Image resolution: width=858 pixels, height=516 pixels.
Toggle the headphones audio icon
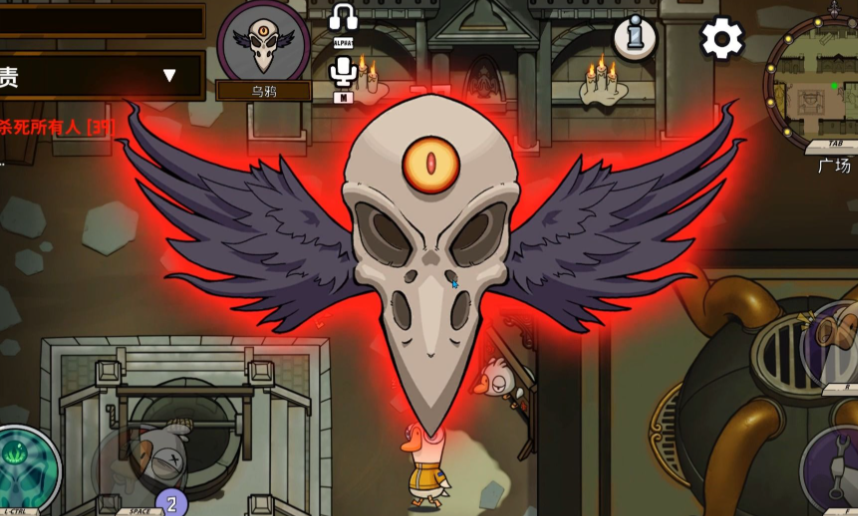point(344,19)
